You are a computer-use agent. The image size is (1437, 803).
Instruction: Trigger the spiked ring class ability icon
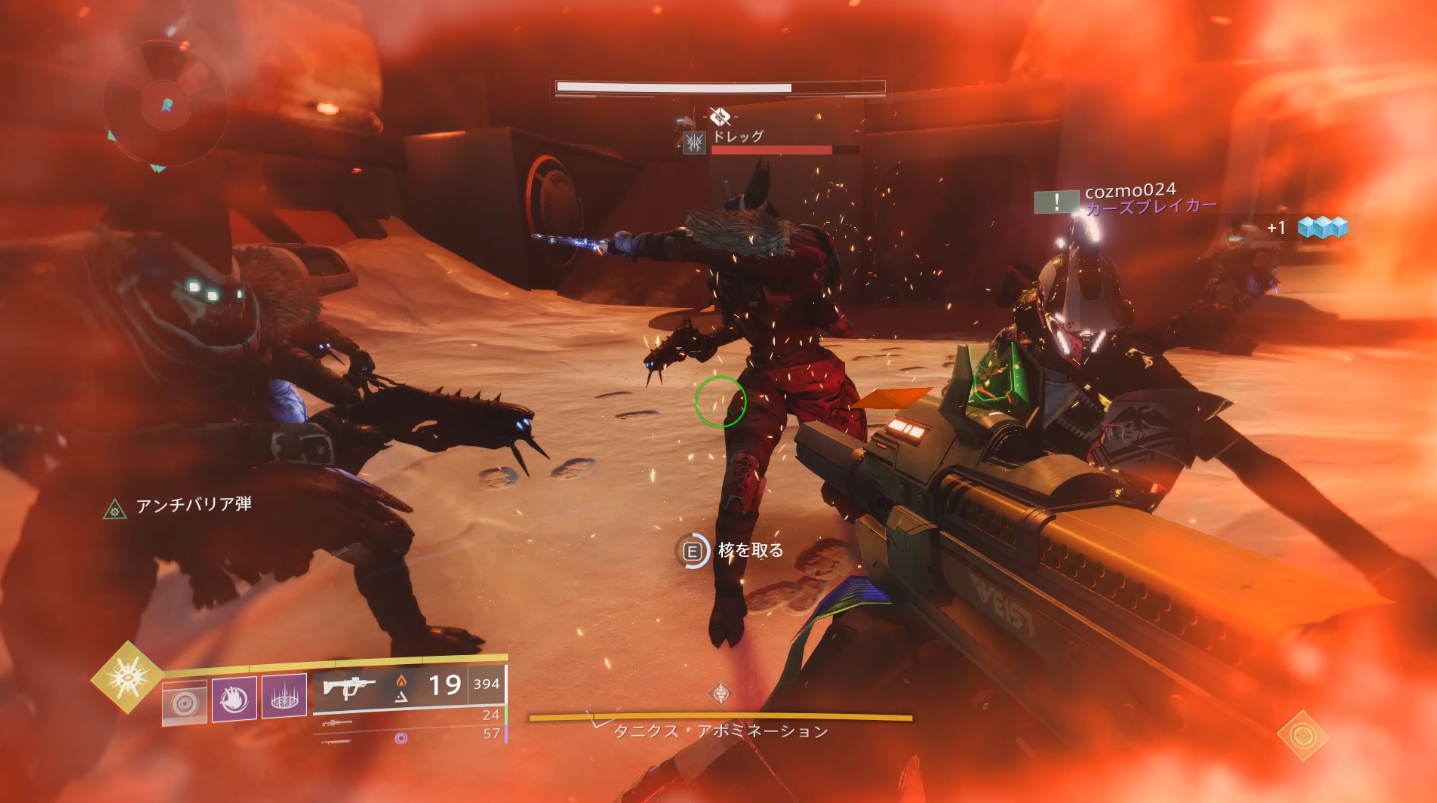tap(284, 696)
